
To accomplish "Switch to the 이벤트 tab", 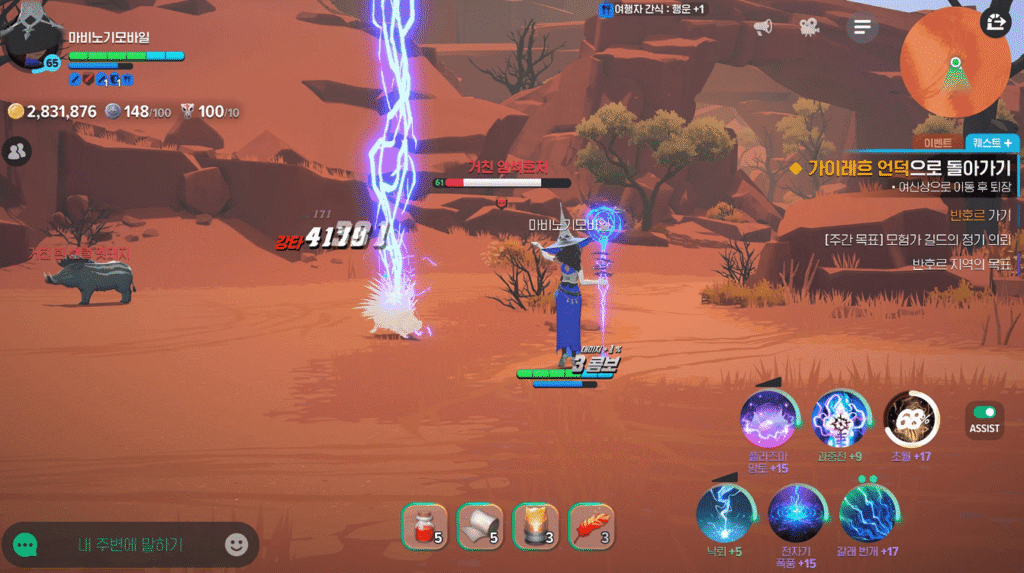I will 937,143.
